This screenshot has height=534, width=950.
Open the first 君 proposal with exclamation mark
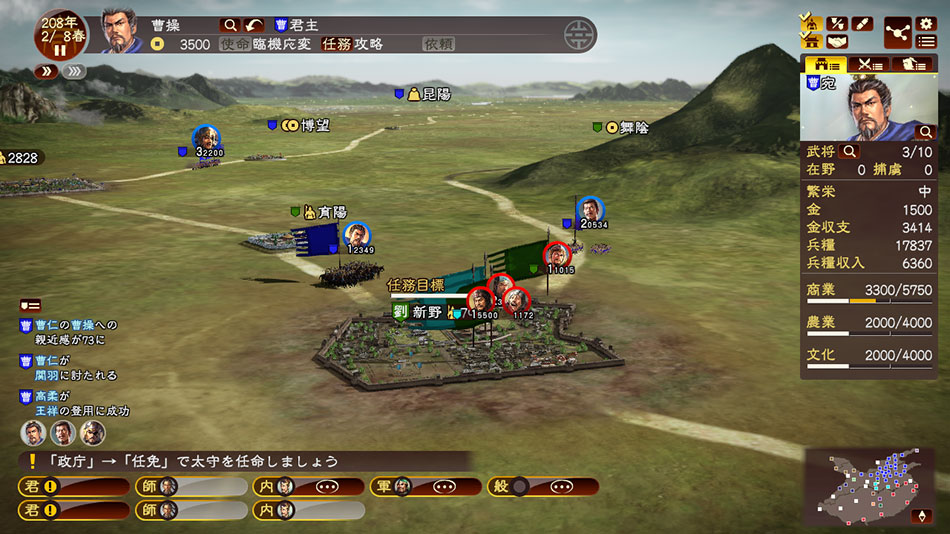74,487
